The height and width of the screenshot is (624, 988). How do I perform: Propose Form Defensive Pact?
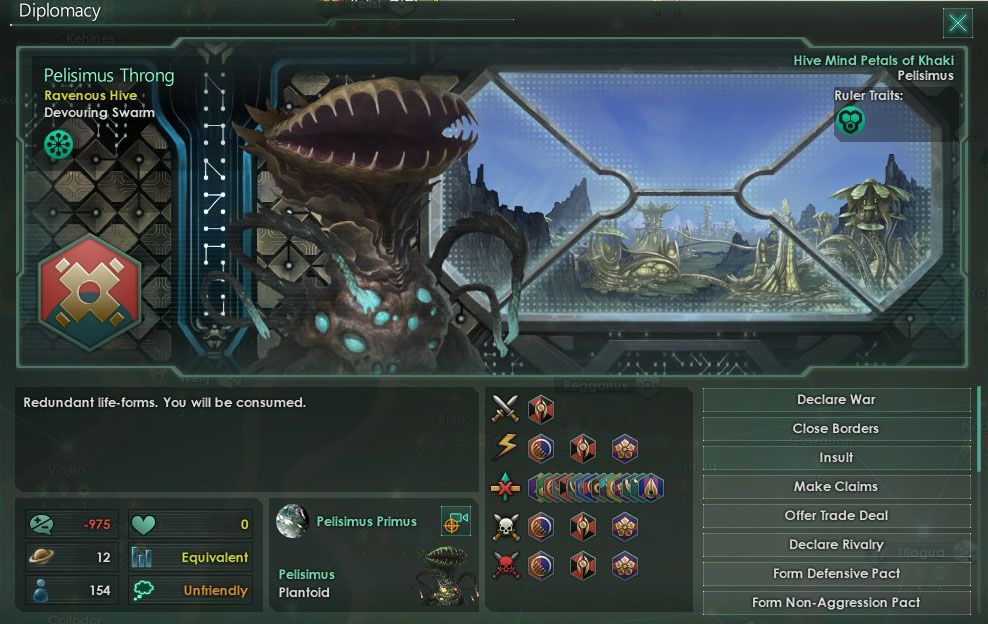click(x=836, y=574)
